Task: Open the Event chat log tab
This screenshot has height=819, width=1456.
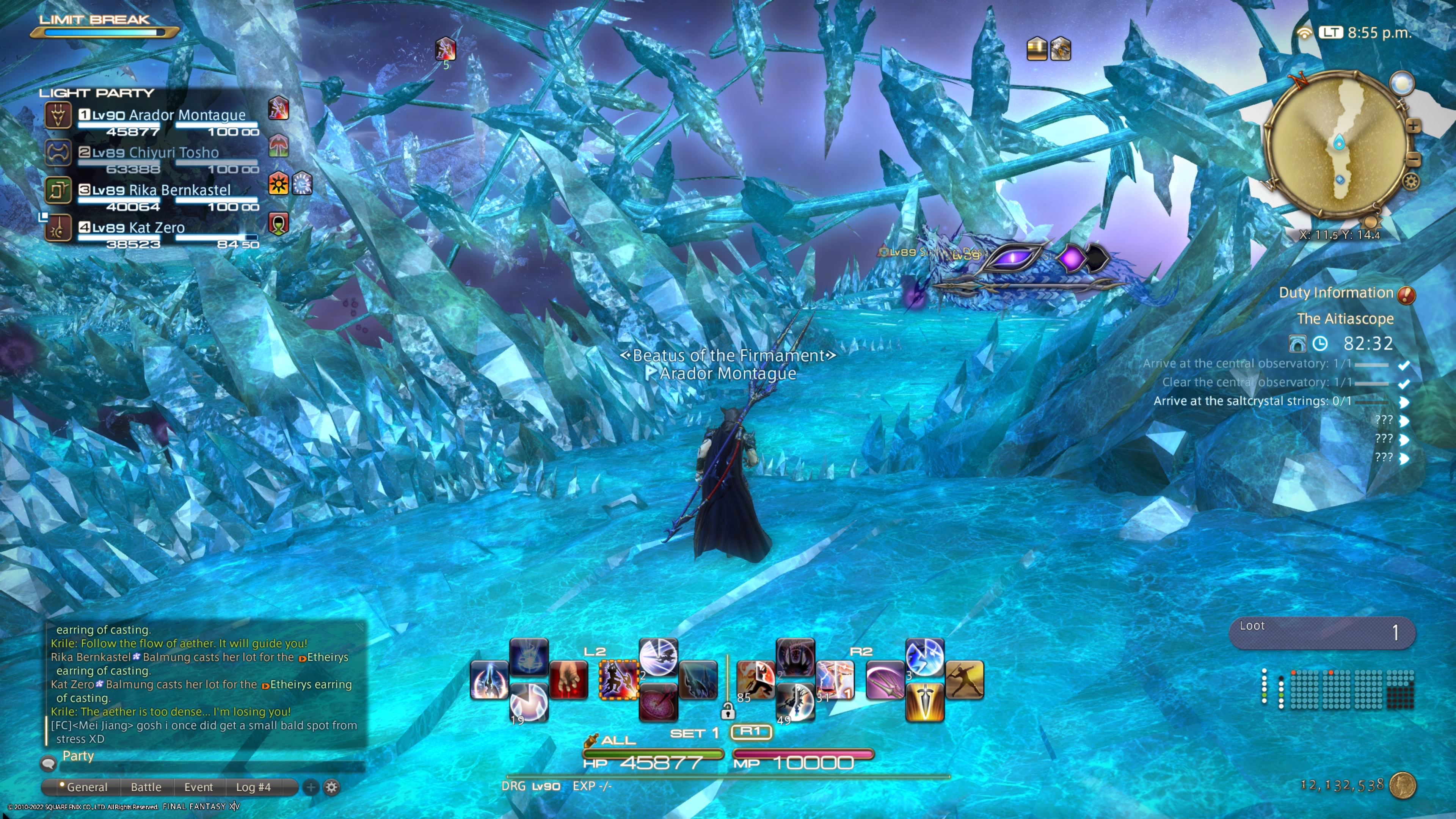Action: tap(198, 787)
